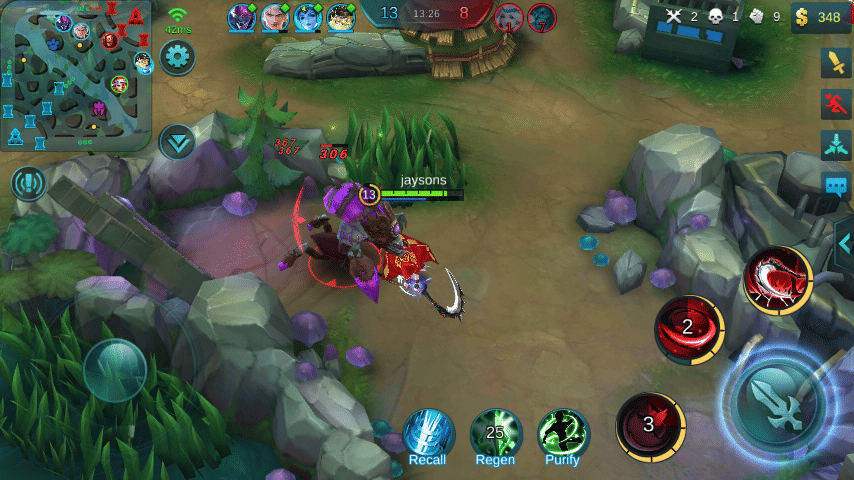Select the teal gather signal icon

(x=835, y=144)
